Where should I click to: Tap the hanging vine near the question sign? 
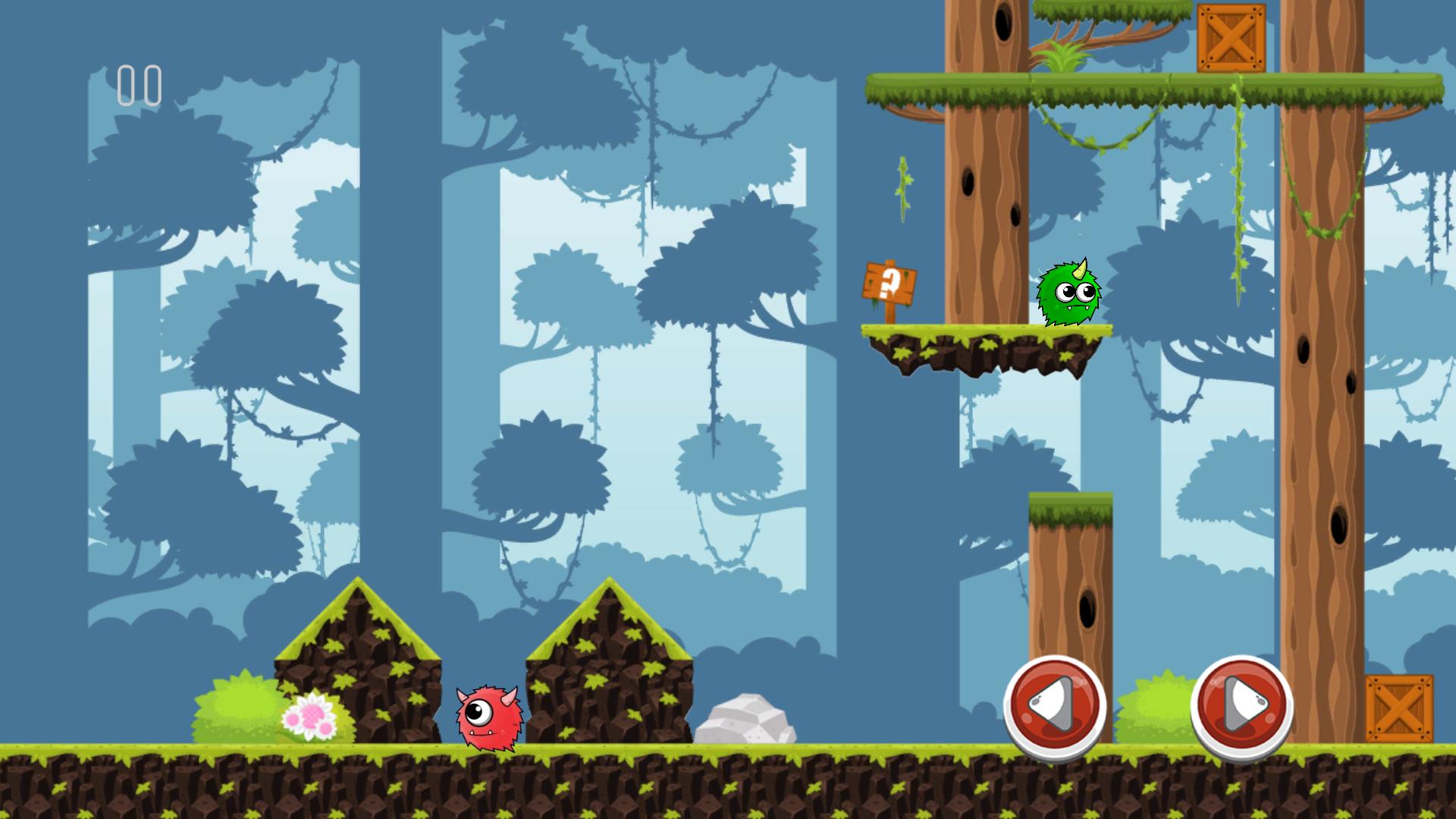point(902,190)
